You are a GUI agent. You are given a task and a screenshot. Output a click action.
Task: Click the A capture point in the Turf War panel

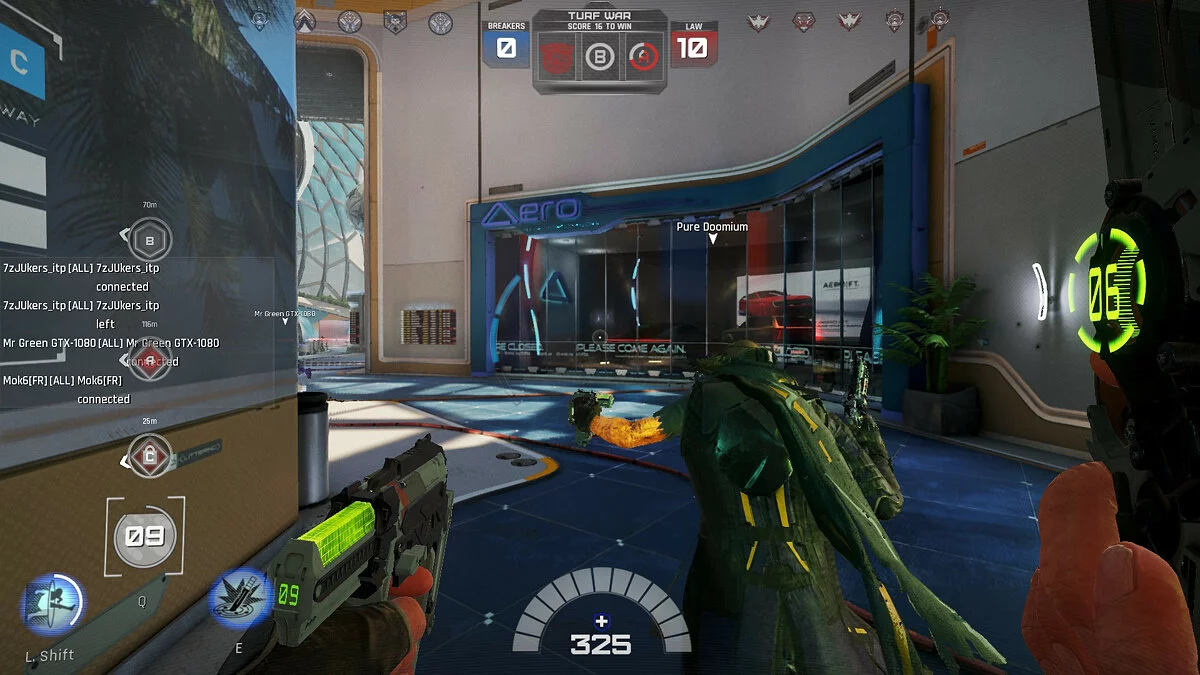pyautogui.click(x=646, y=56)
